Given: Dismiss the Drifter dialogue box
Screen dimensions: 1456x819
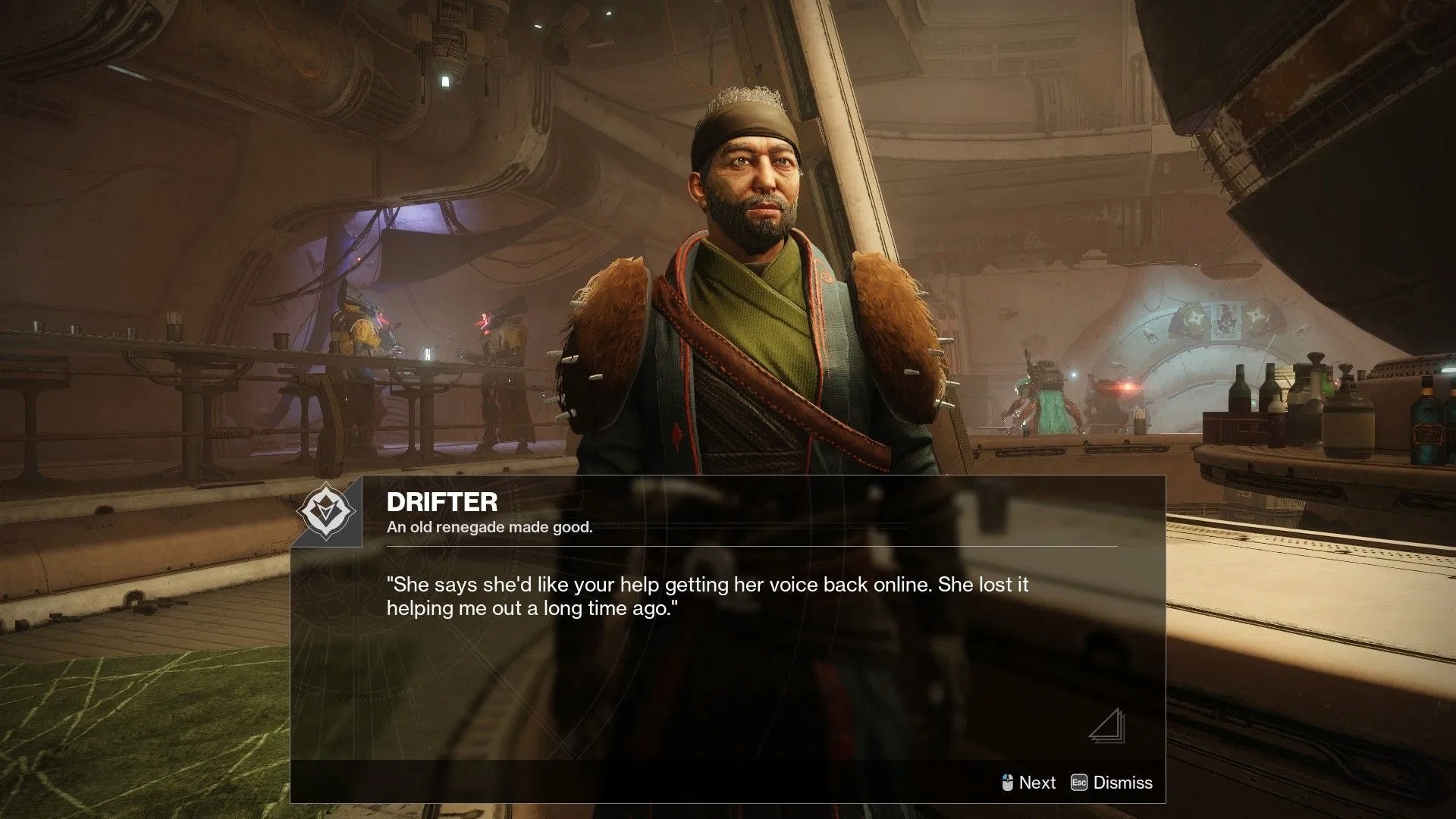Looking at the screenshot, I should coord(1123,782).
